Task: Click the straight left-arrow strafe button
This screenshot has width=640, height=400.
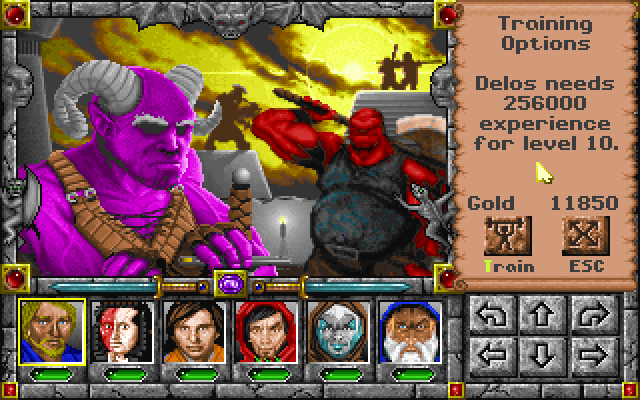Action: (x=492, y=355)
